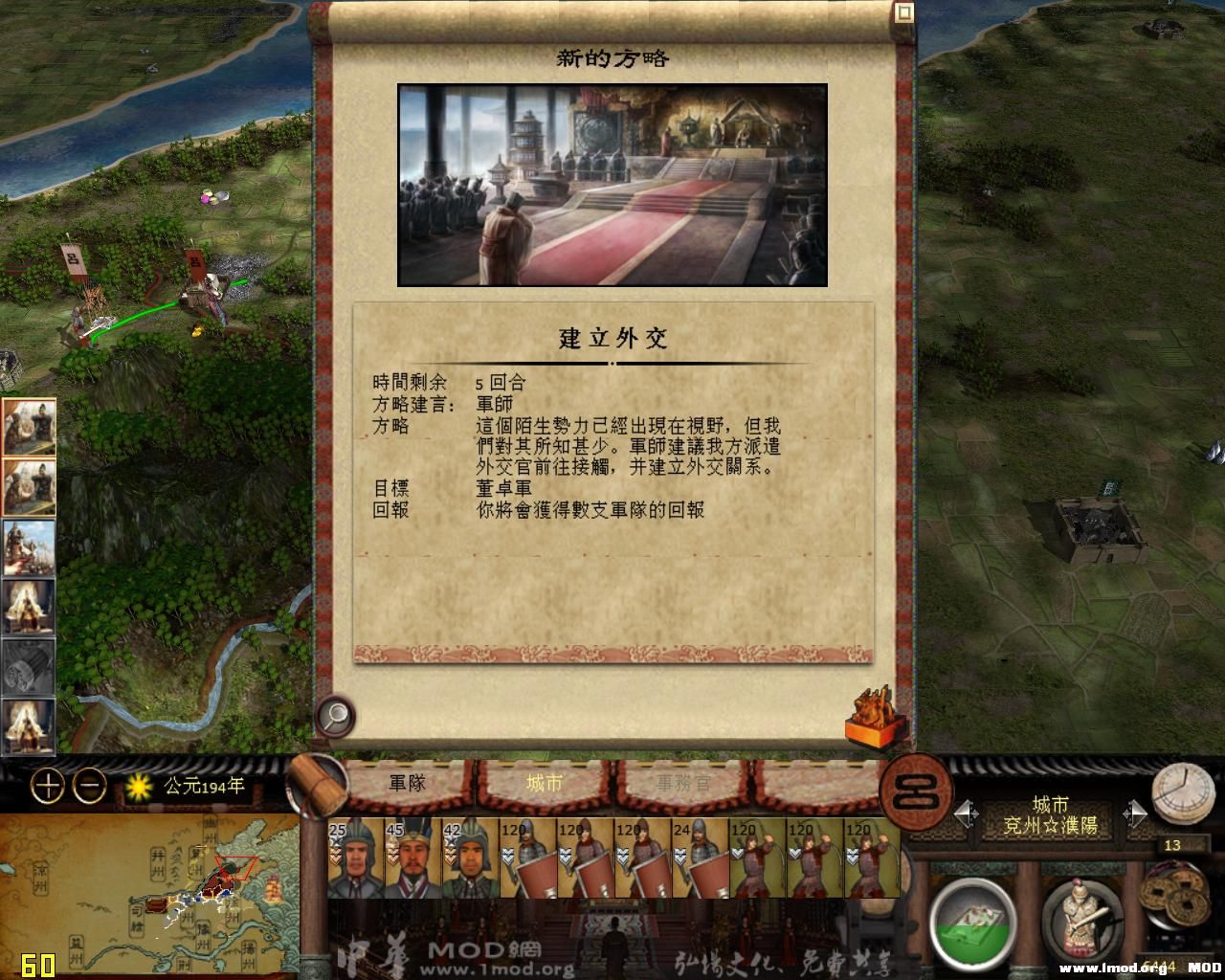Click the left arrow to cycle cities
The image size is (1225, 980).
pyautogui.click(x=962, y=812)
